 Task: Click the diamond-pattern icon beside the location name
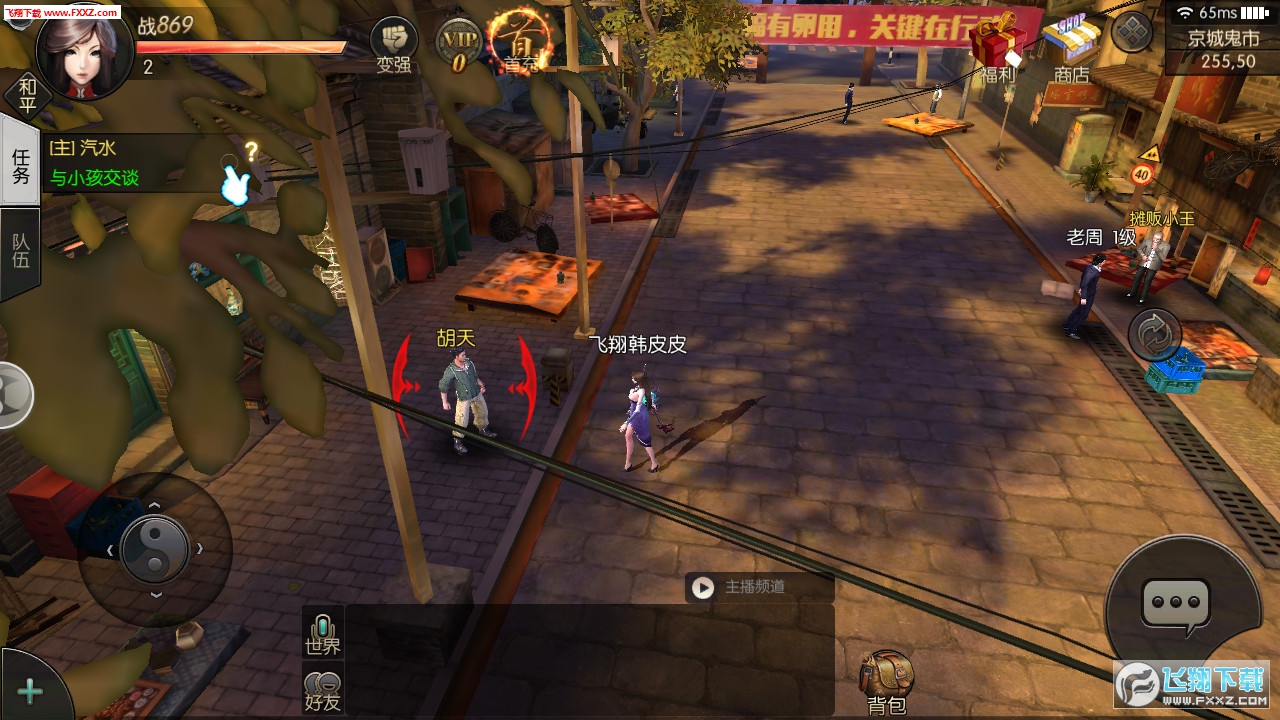[1132, 32]
